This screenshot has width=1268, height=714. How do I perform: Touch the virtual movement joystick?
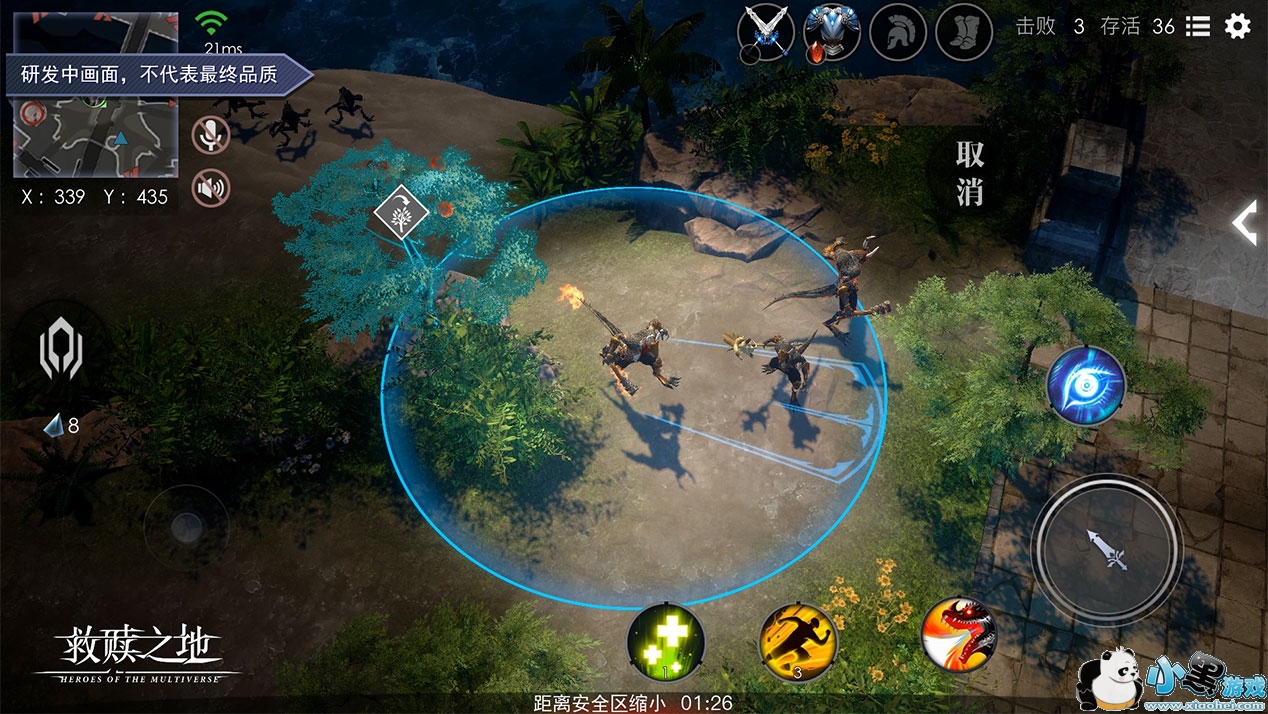point(186,527)
